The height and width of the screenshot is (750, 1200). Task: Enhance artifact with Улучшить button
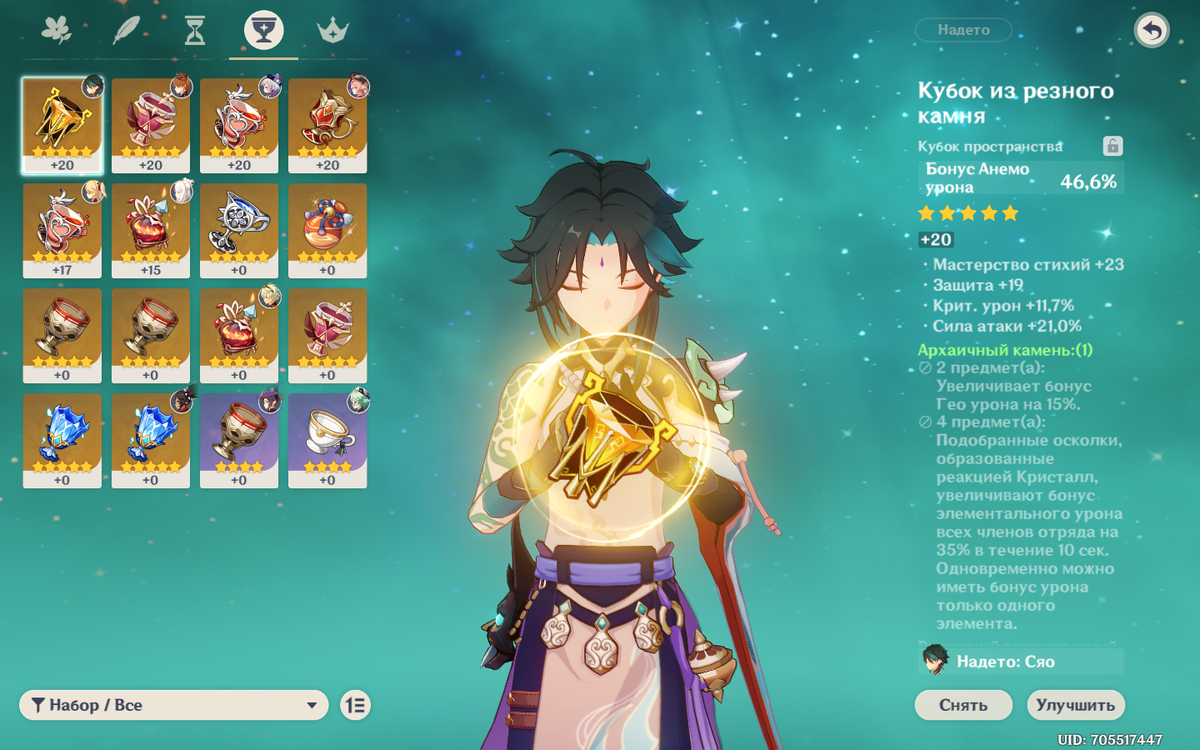click(x=1075, y=705)
